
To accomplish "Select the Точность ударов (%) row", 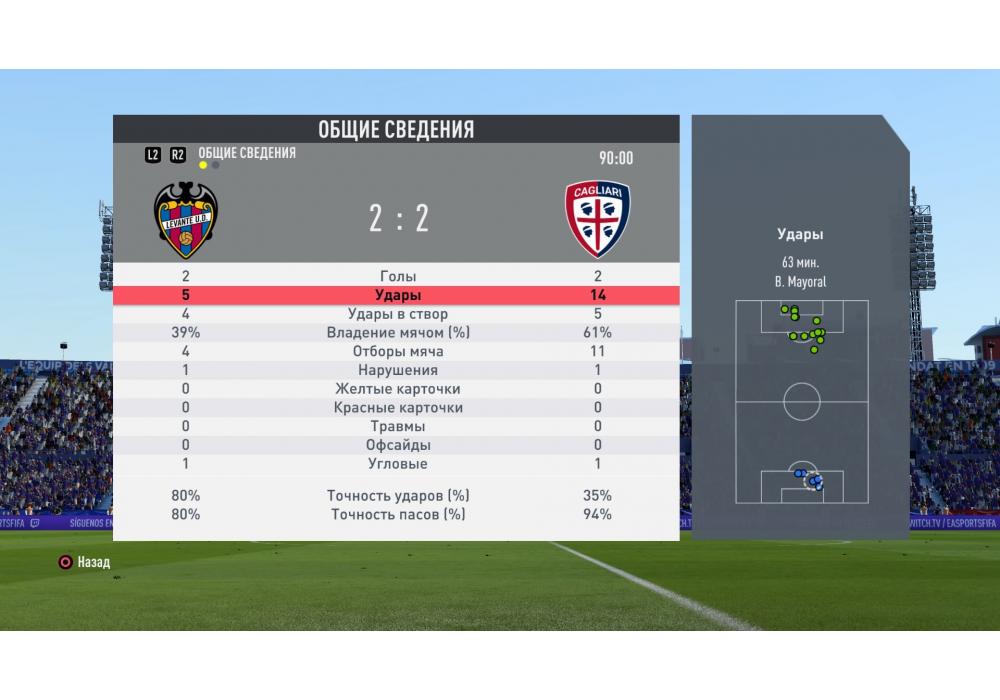I will [x=398, y=496].
